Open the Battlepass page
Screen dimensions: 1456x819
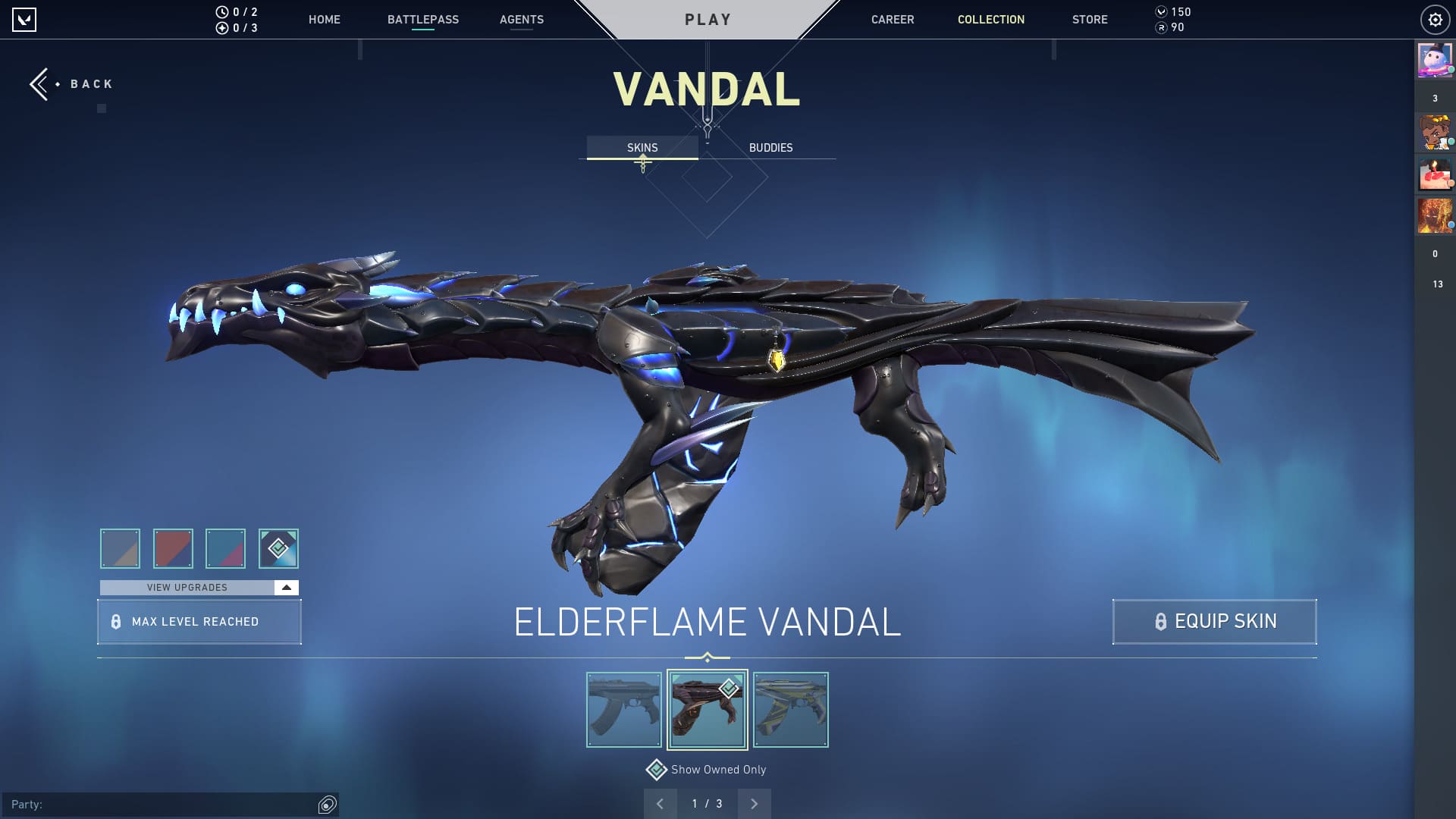coord(422,20)
